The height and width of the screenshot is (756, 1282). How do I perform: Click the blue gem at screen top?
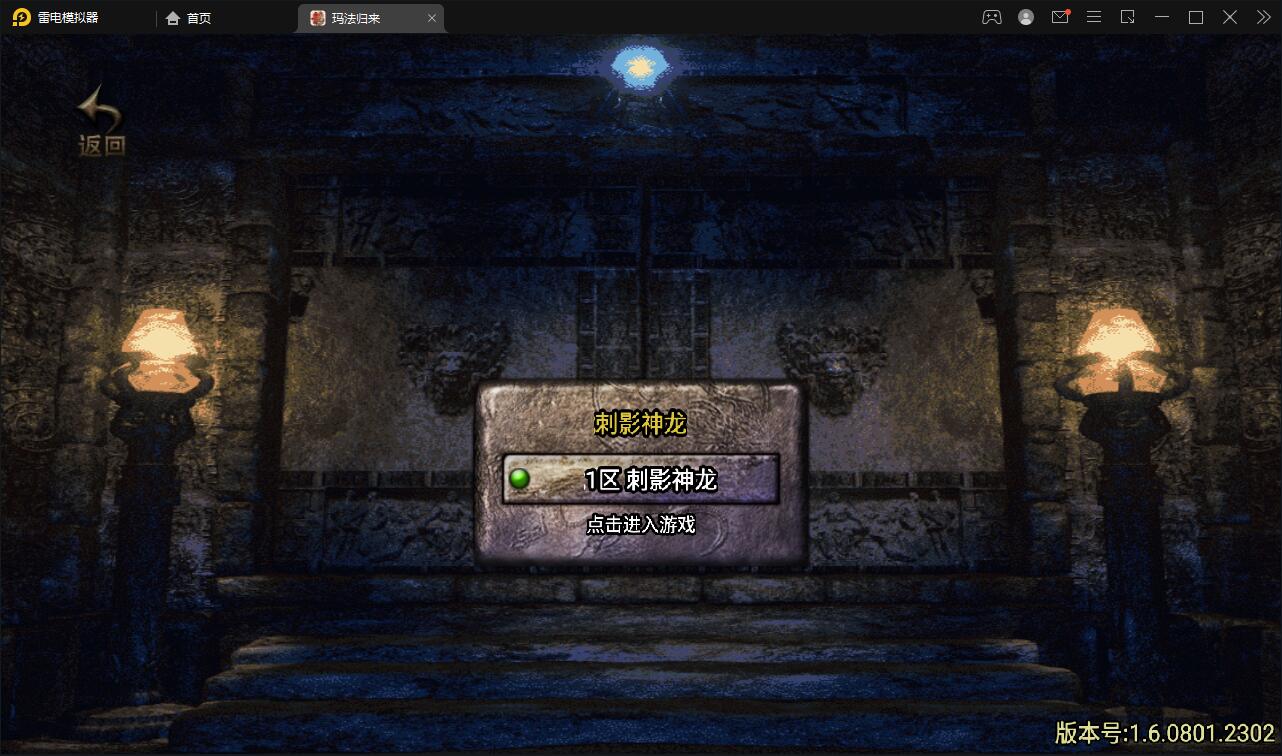640,66
